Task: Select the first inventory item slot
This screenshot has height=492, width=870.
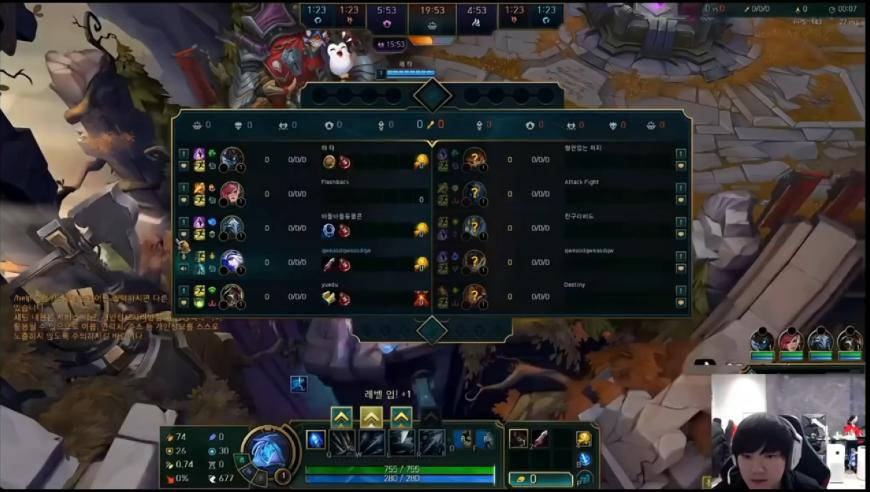Action: (518, 438)
